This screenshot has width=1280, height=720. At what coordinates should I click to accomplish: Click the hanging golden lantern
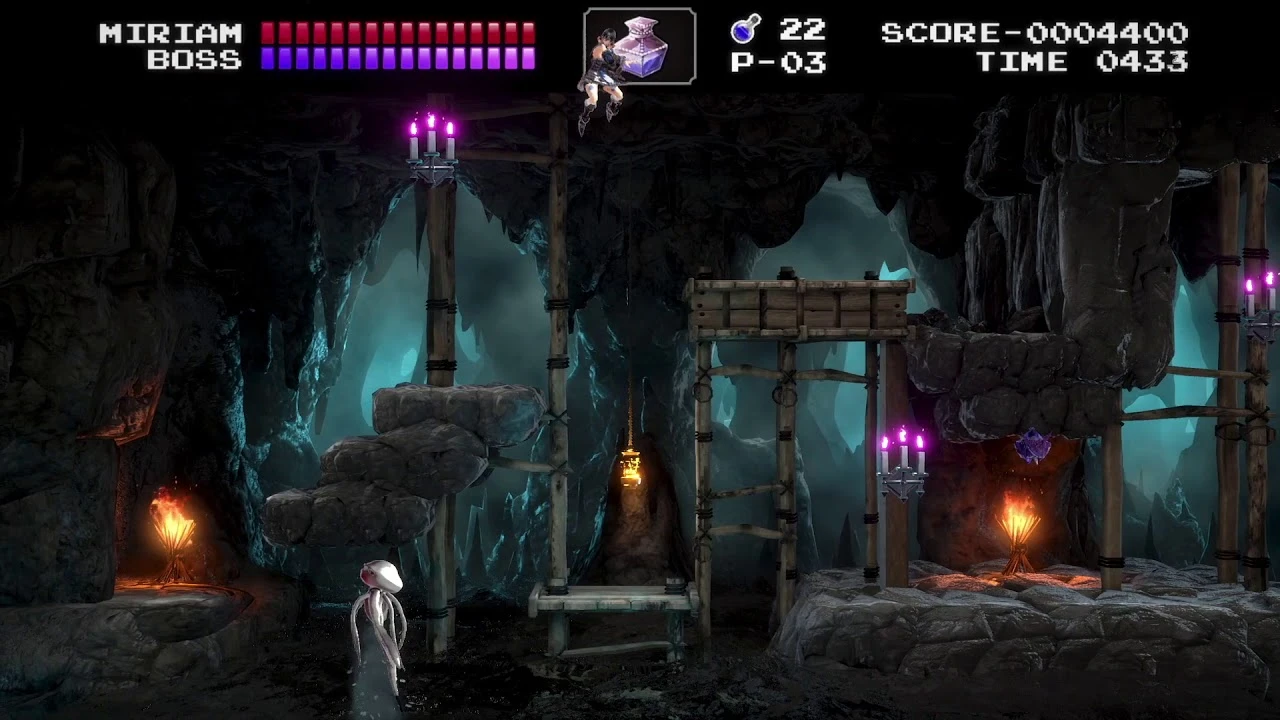pos(631,467)
